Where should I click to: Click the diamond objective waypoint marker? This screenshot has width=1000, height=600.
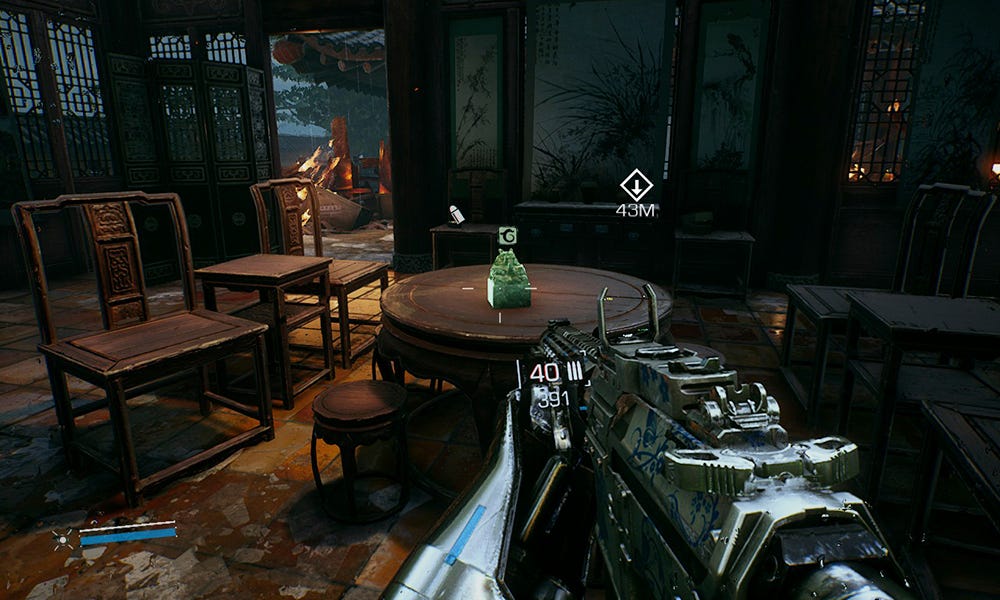[x=636, y=185]
